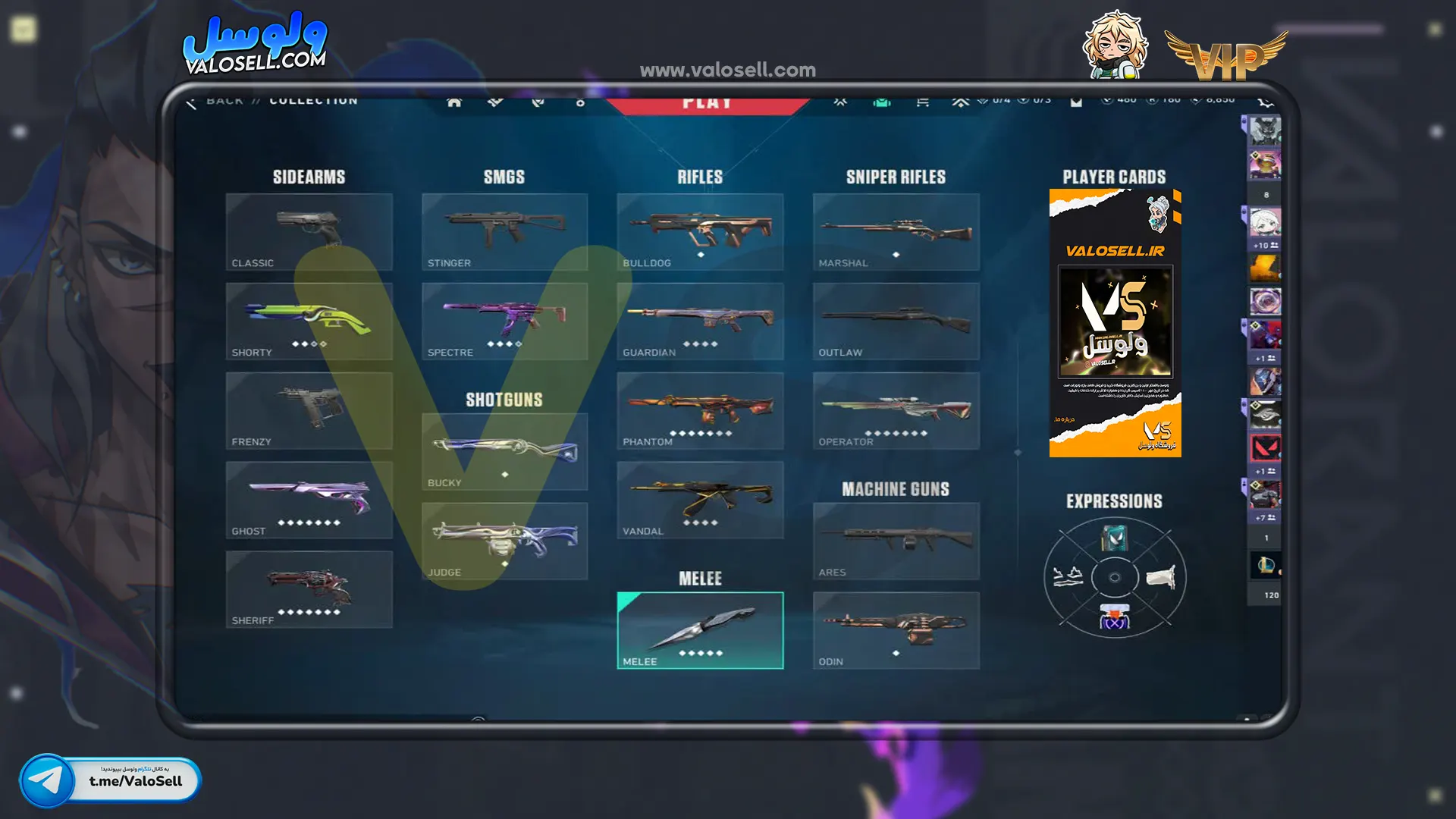Open the player card preview
Screen dimensions: 1456x819
click(x=1115, y=323)
